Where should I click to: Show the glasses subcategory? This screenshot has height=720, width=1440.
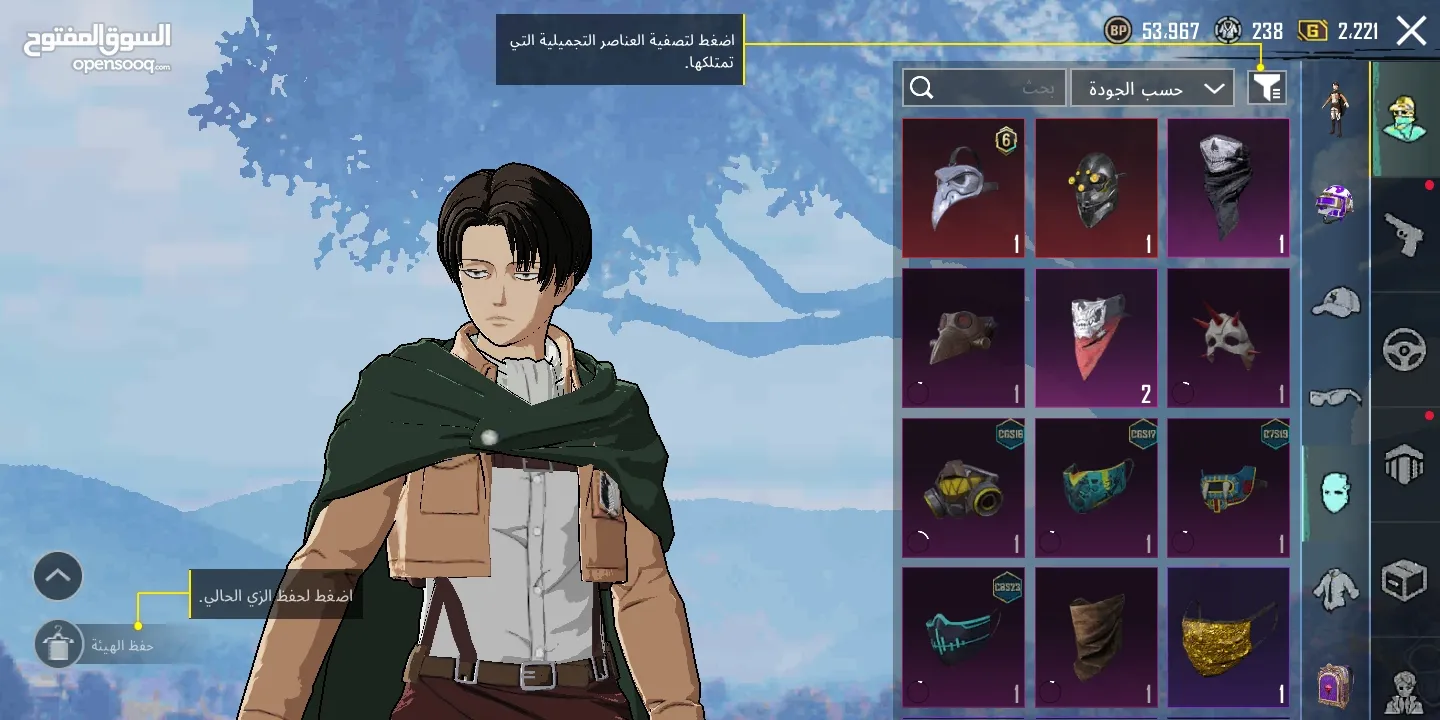tap(1335, 398)
